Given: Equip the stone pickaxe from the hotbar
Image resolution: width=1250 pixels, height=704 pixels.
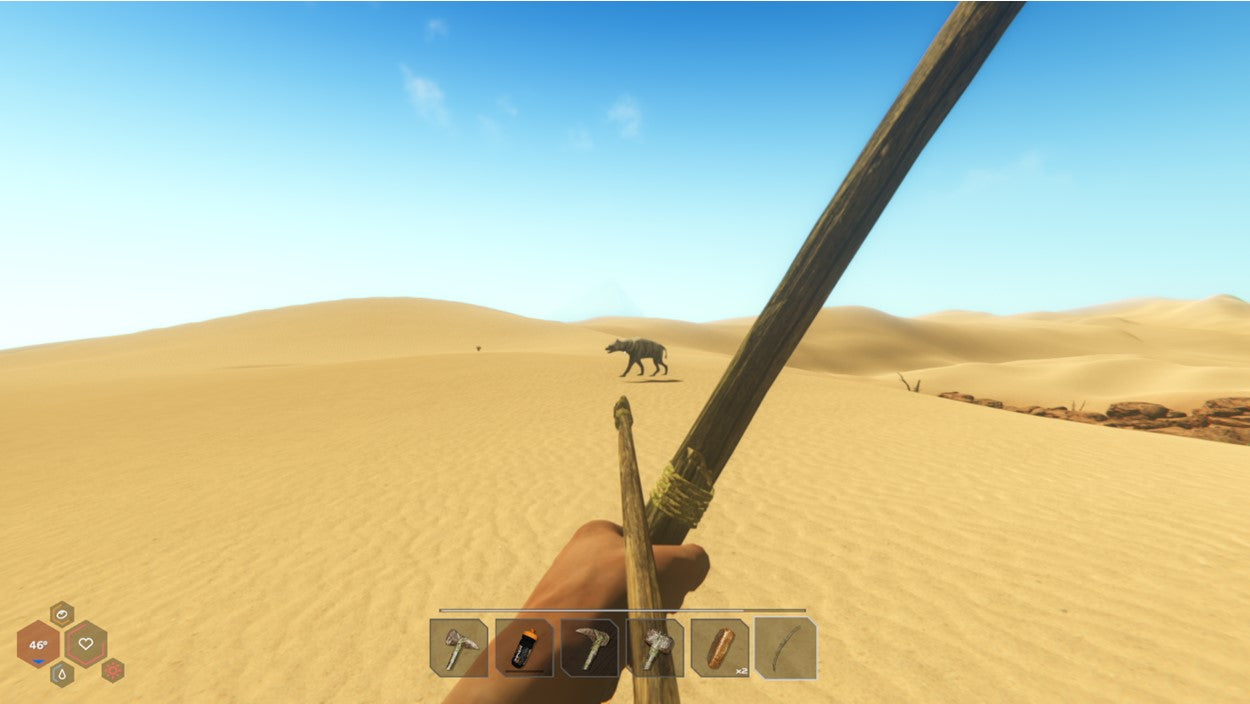Looking at the screenshot, I should click(590, 648).
